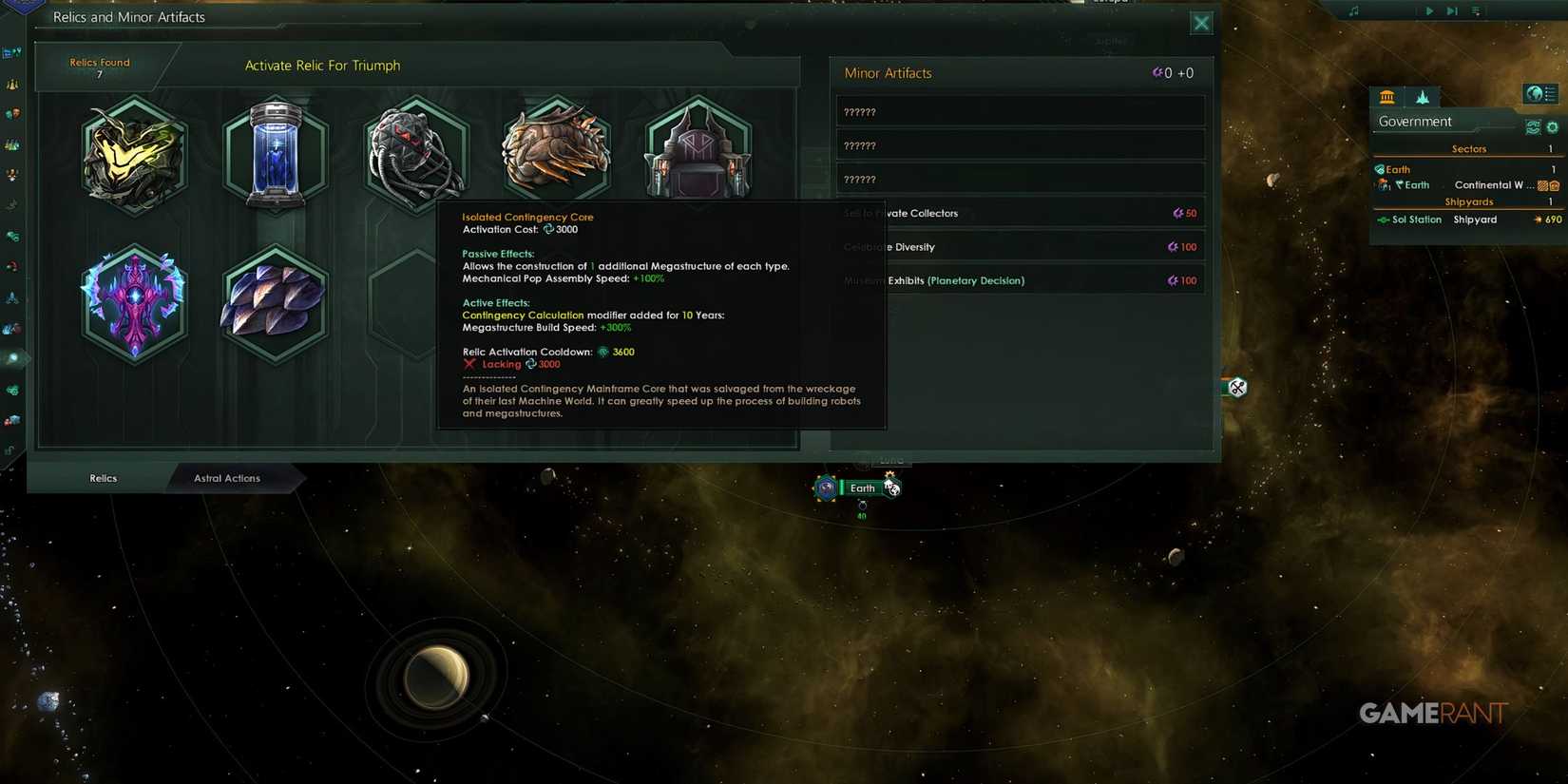Pause or unpause via the play control top-right
Image resolution: width=1568 pixels, height=784 pixels.
[x=1429, y=11]
